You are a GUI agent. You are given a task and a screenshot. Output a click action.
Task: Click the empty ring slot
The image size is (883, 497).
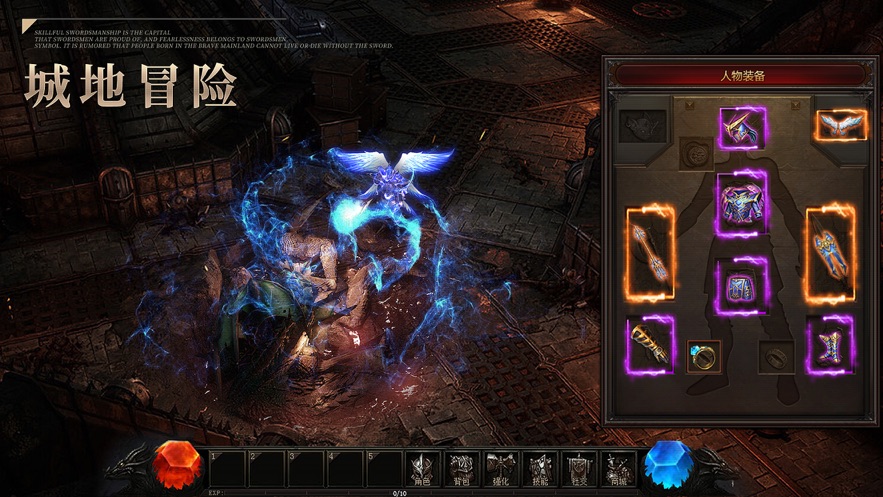coord(777,356)
